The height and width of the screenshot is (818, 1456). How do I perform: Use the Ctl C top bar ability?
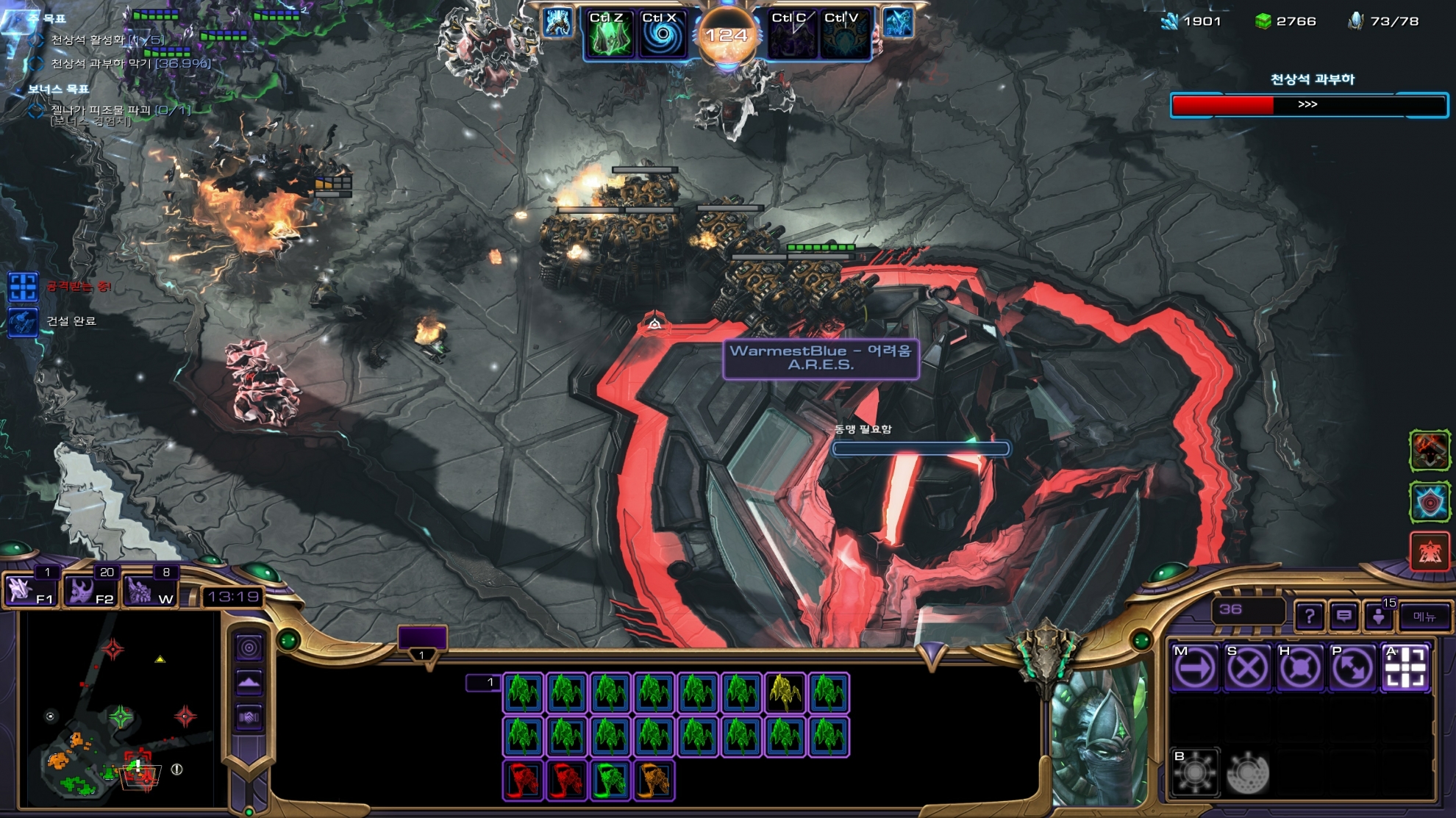click(x=791, y=35)
